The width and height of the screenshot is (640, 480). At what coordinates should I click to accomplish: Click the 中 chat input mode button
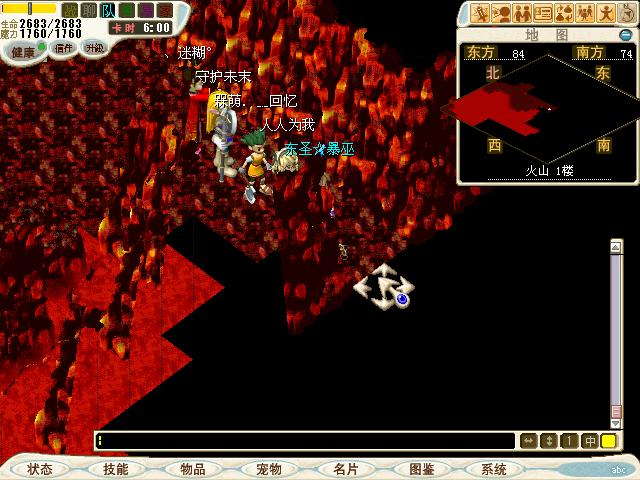[590, 441]
